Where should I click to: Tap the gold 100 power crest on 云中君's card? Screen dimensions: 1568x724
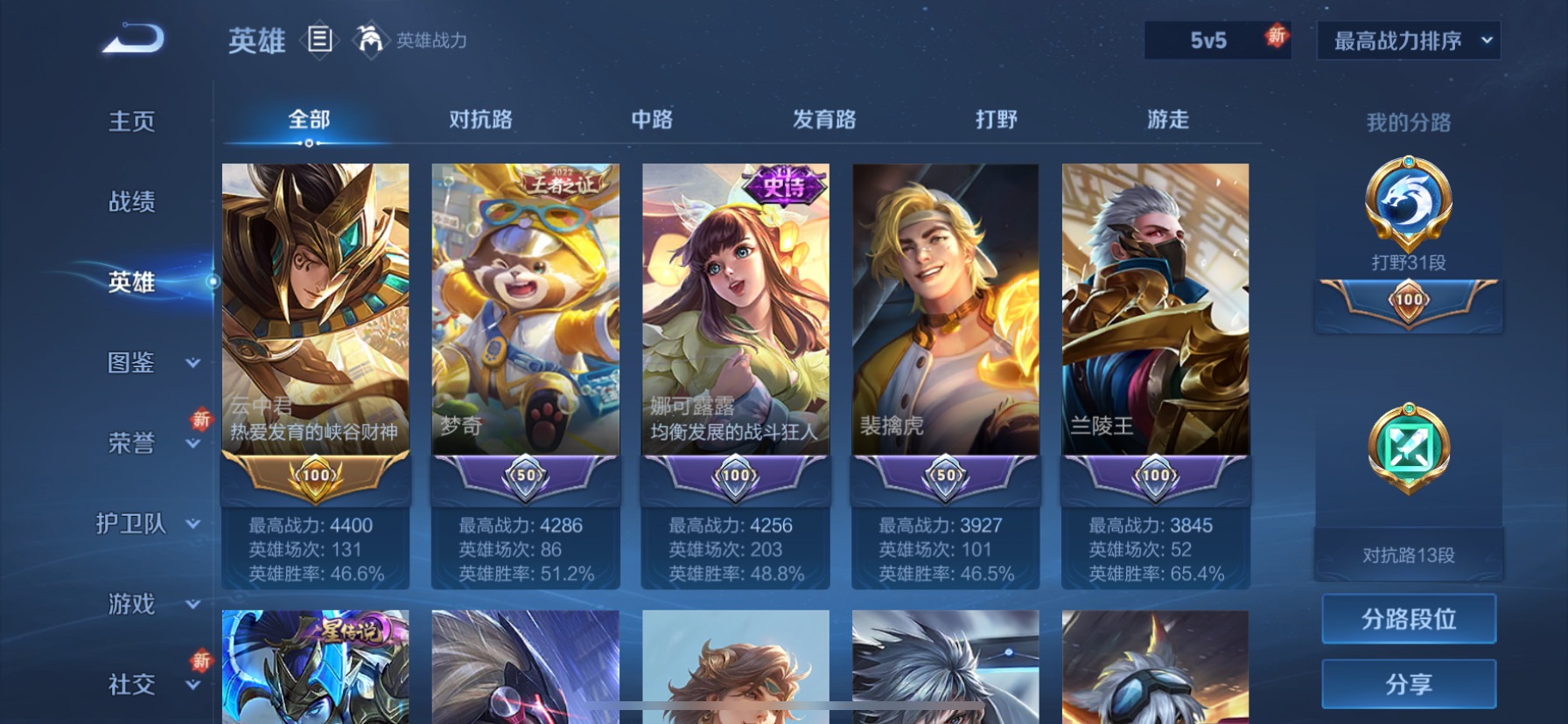click(x=315, y=477)
